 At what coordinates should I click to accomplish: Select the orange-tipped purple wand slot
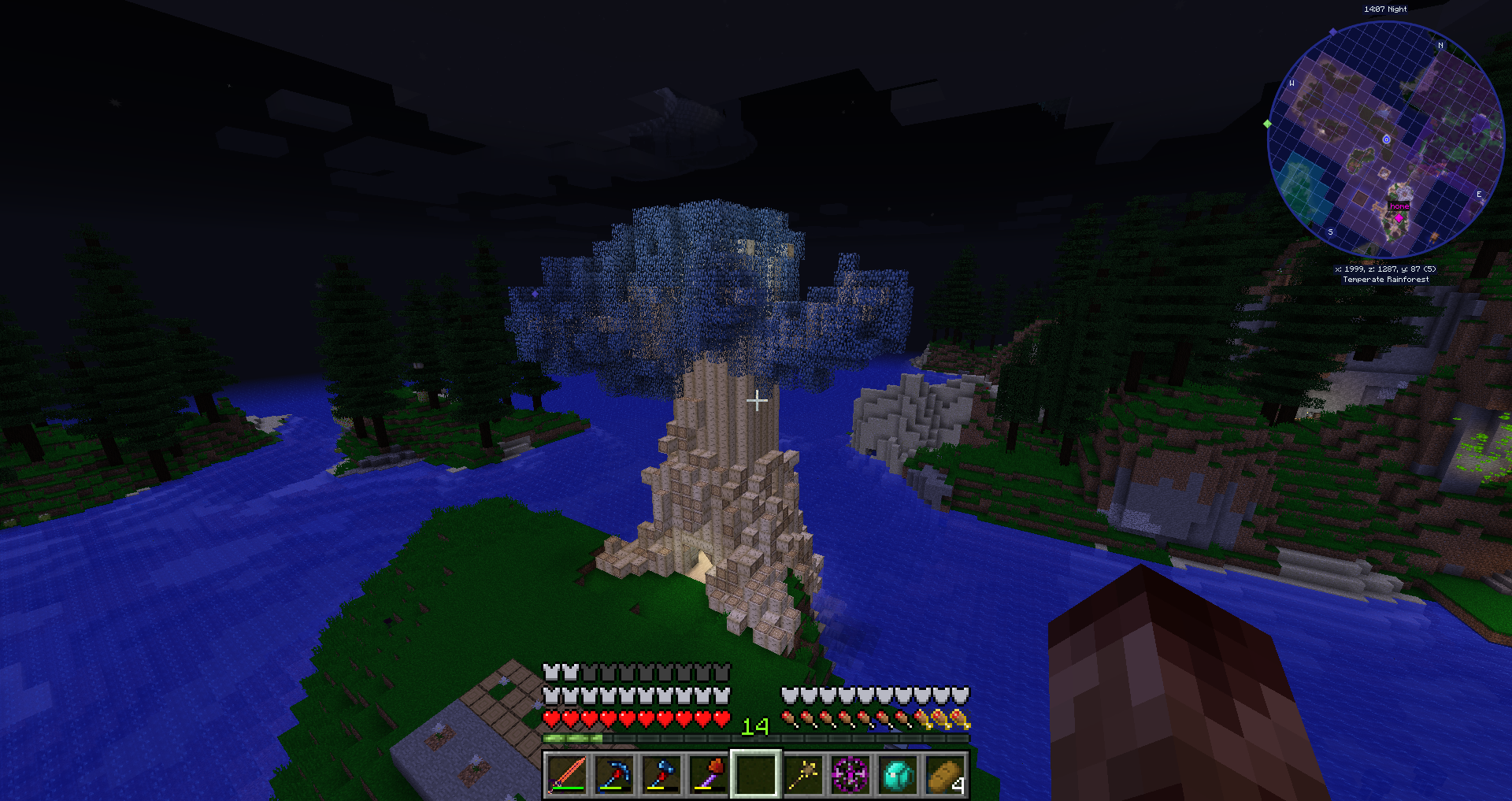point(709,774)
